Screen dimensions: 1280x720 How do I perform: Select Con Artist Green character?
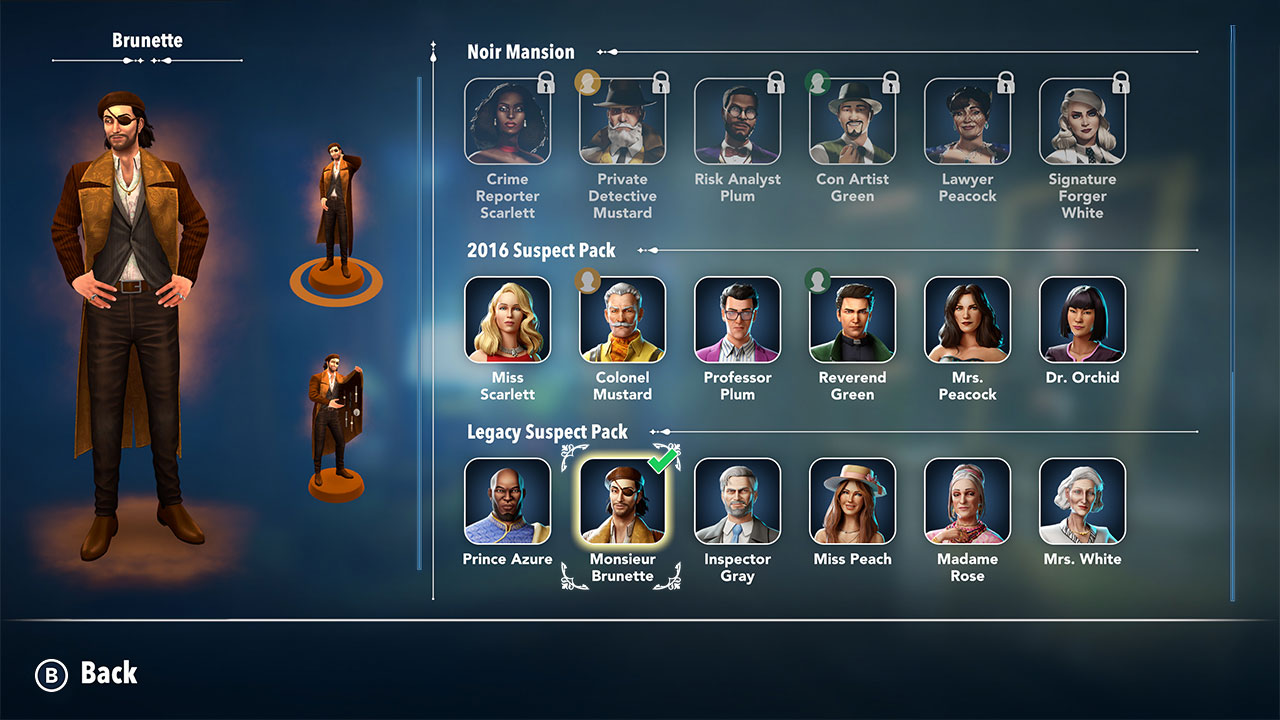click(x=852, y=122)
